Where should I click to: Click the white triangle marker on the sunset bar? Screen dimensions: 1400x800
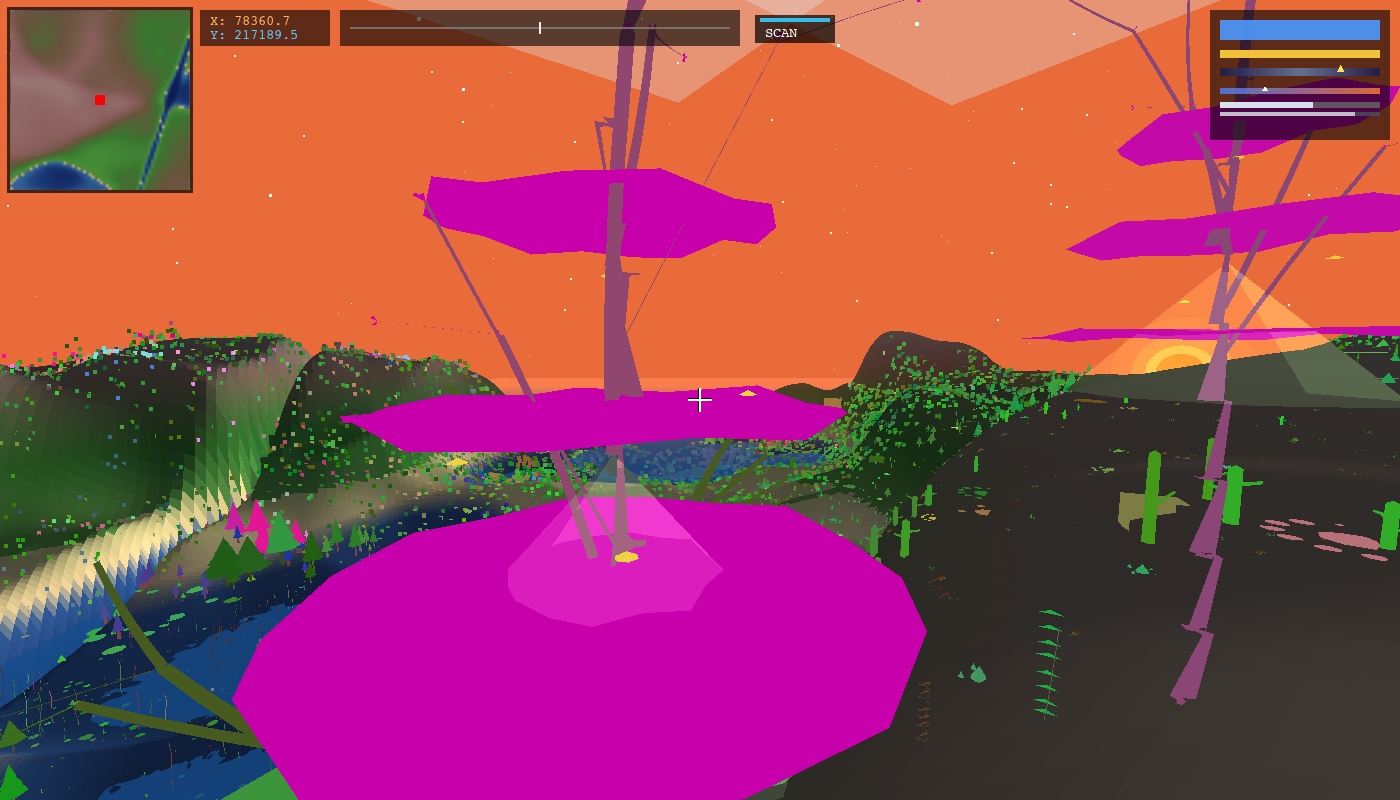[1265, 89]
